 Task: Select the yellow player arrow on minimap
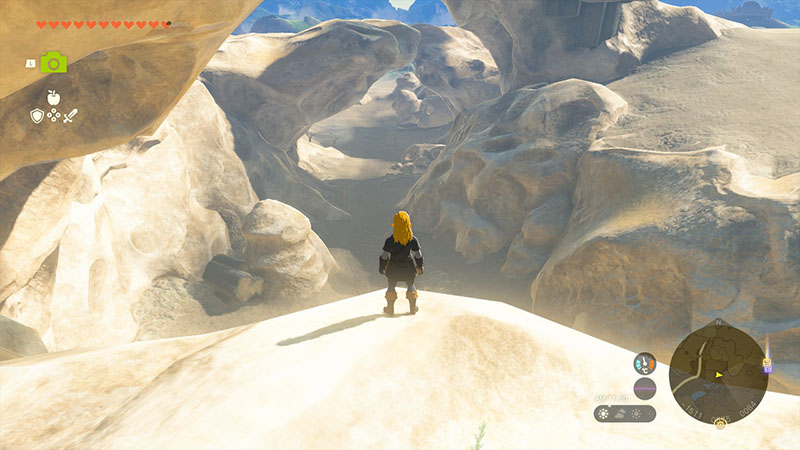pyautogui.click(x=718, y=375)
